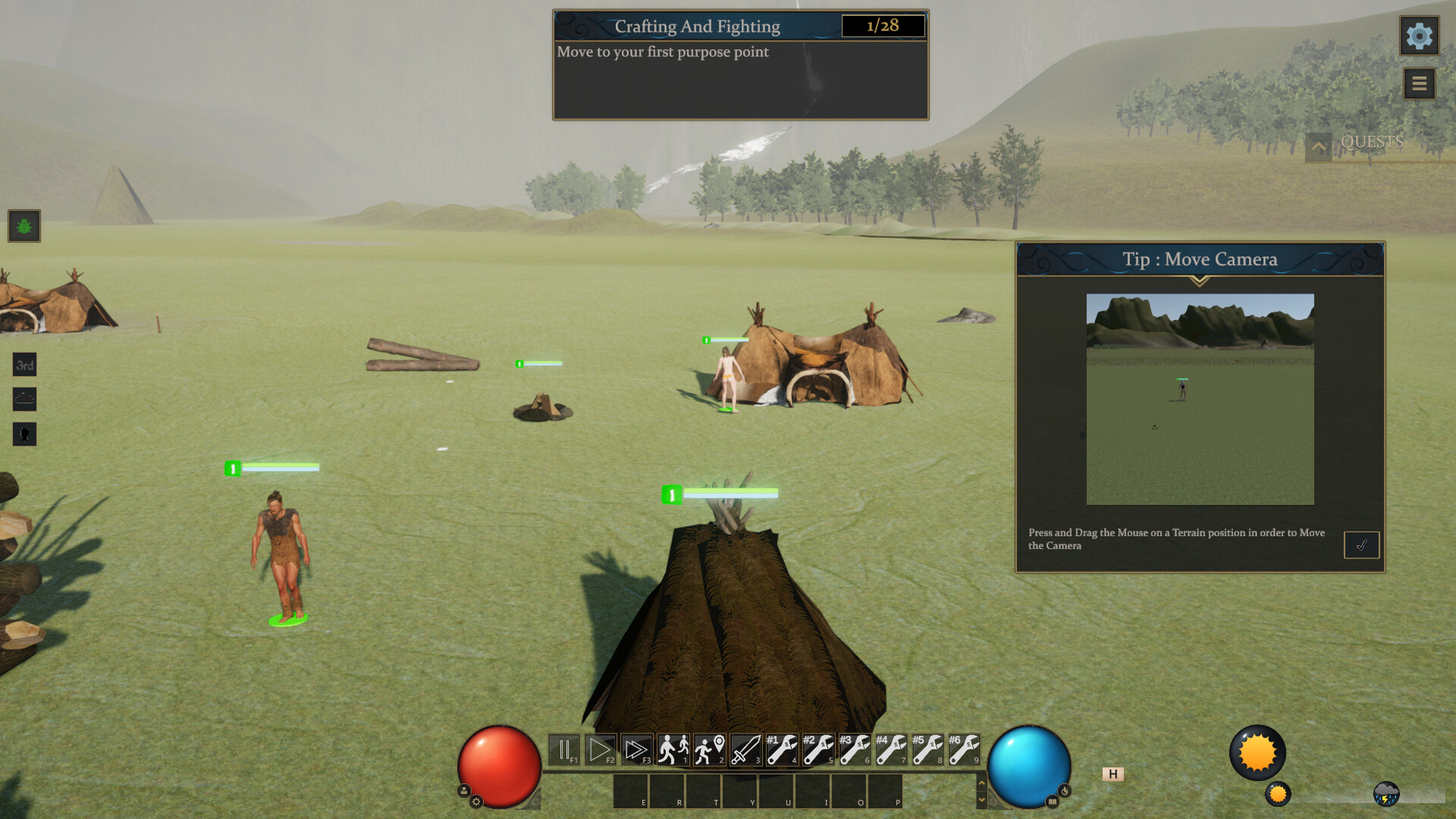Toggle the cloud weather icon on left sidebar
1456x819 pixels.
pos(25,400)
